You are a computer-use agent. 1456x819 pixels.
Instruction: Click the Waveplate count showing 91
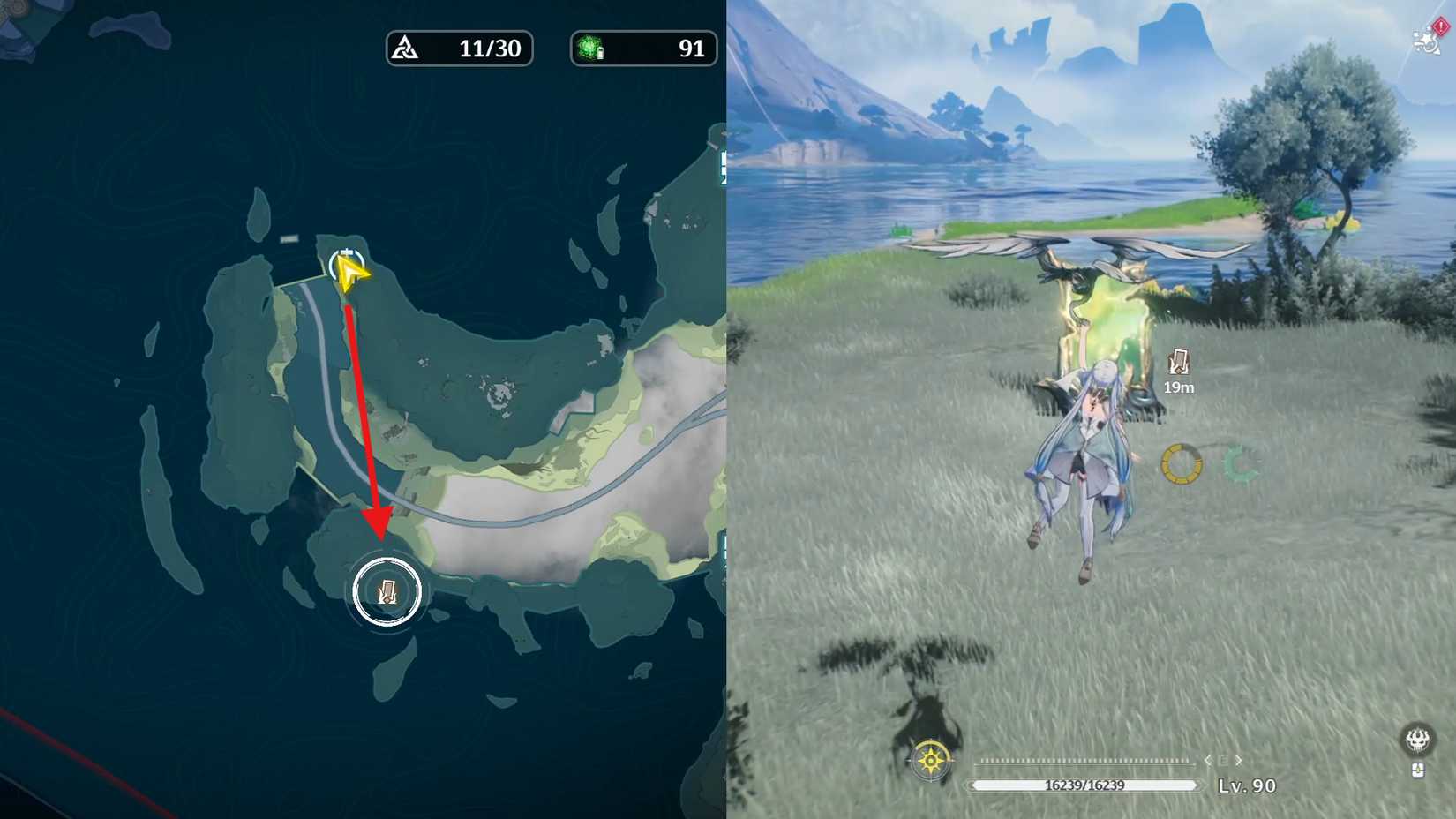[644, 49]
